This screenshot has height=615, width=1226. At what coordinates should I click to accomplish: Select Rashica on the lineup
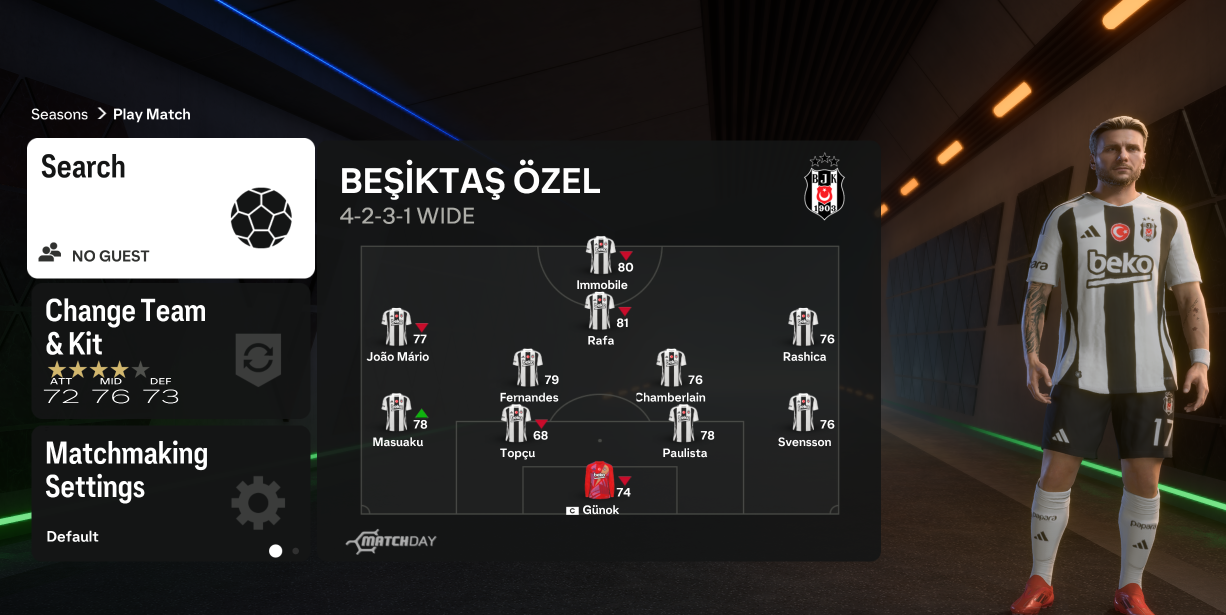[x=803, y=328]
